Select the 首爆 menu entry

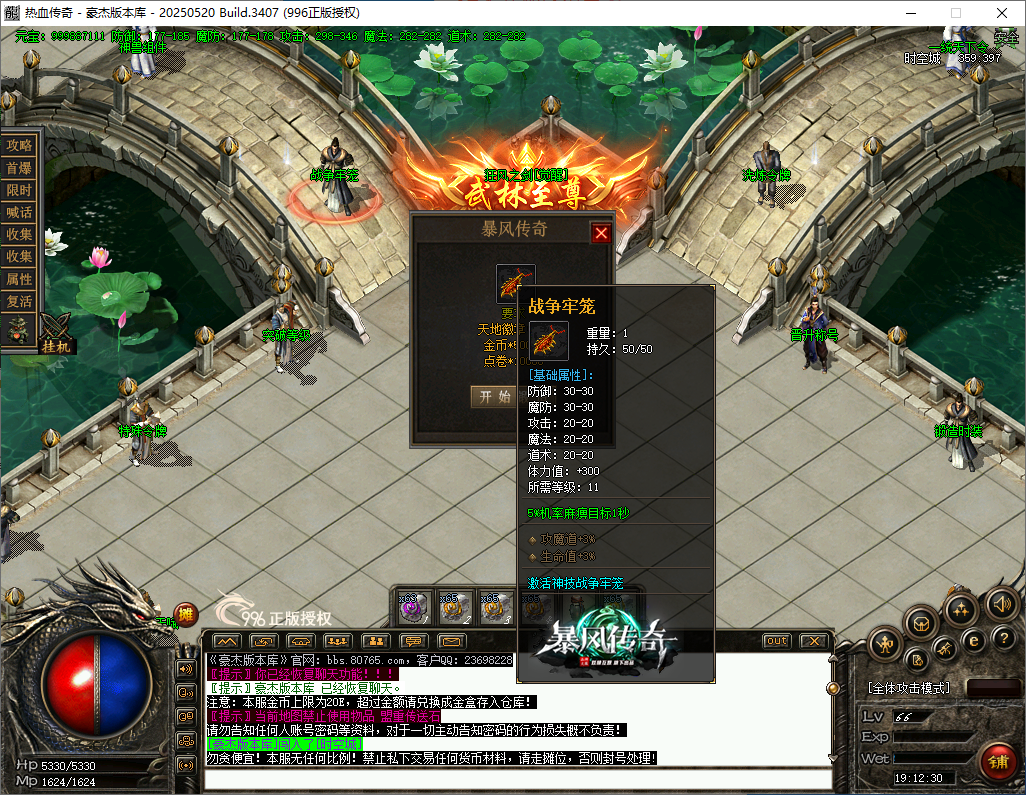click(x=19, y=168)
